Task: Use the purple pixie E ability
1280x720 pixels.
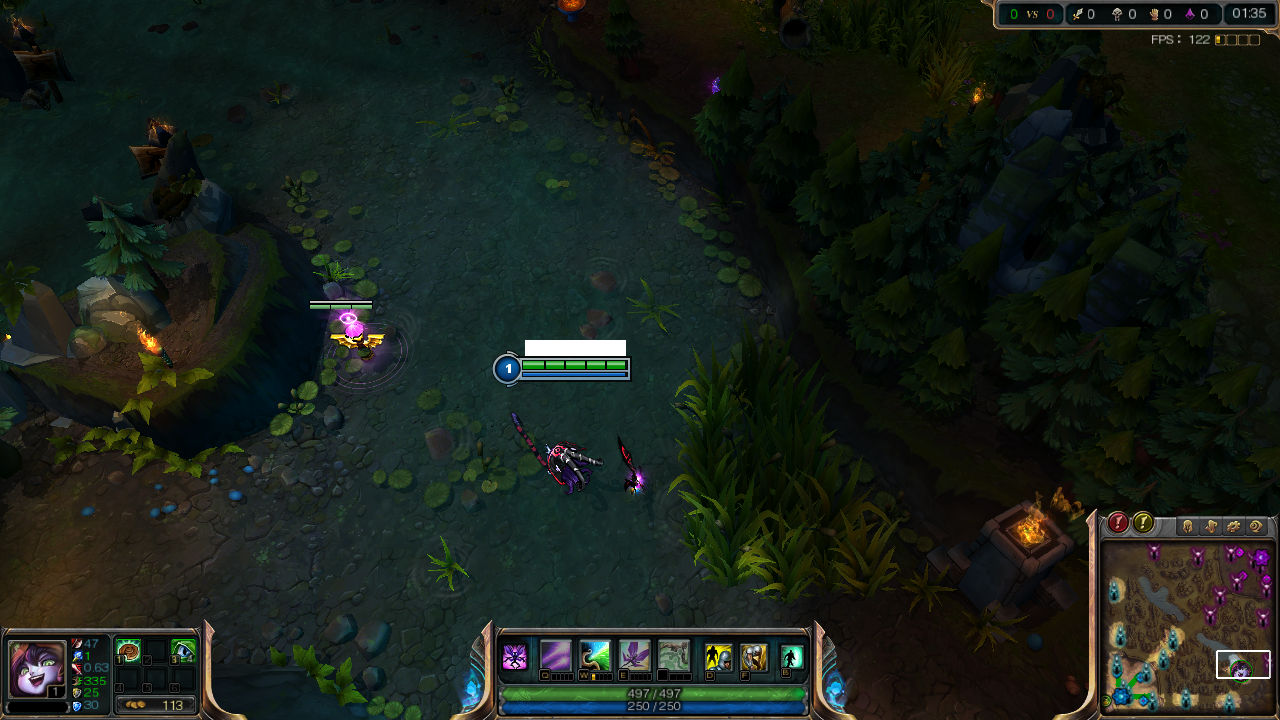Action: pos(634,656)
